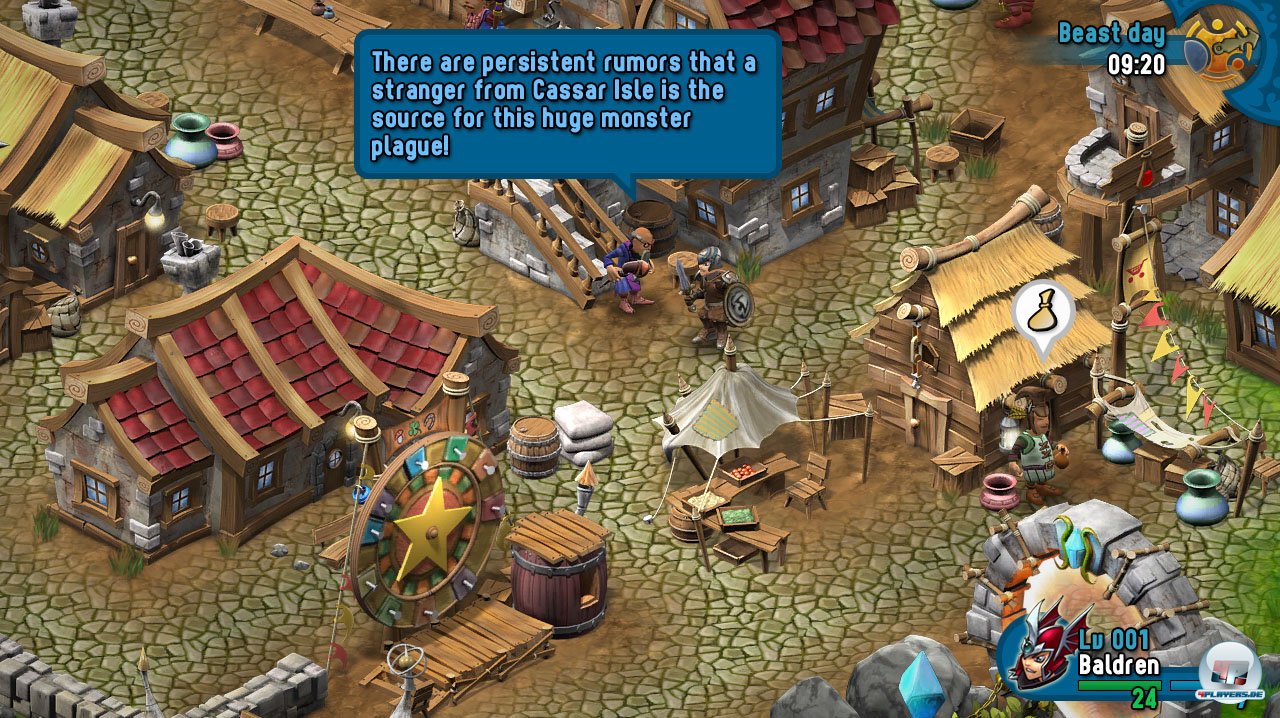The height and width of the screenshot is (718, 1280).
Task: Click the rumor speech bubble to continue
Action: point(566,104)
